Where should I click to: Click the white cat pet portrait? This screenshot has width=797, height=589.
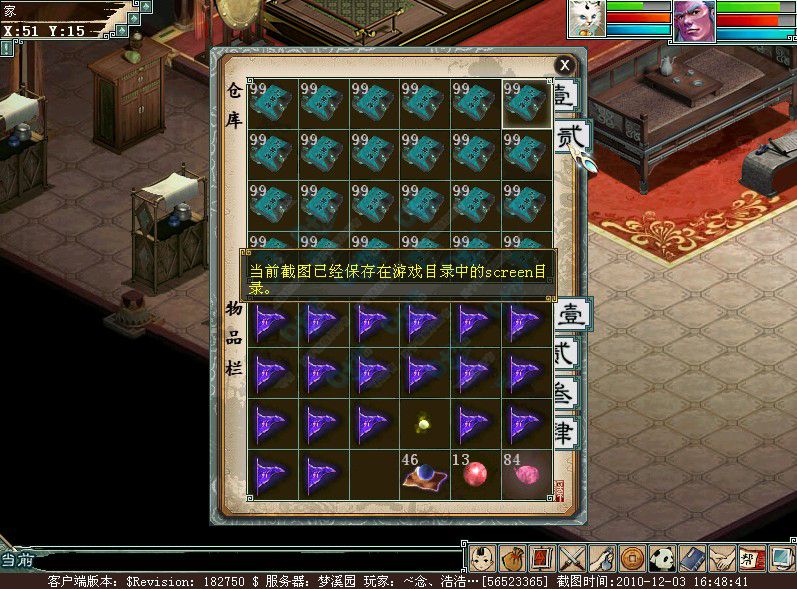tap(586, 19)
